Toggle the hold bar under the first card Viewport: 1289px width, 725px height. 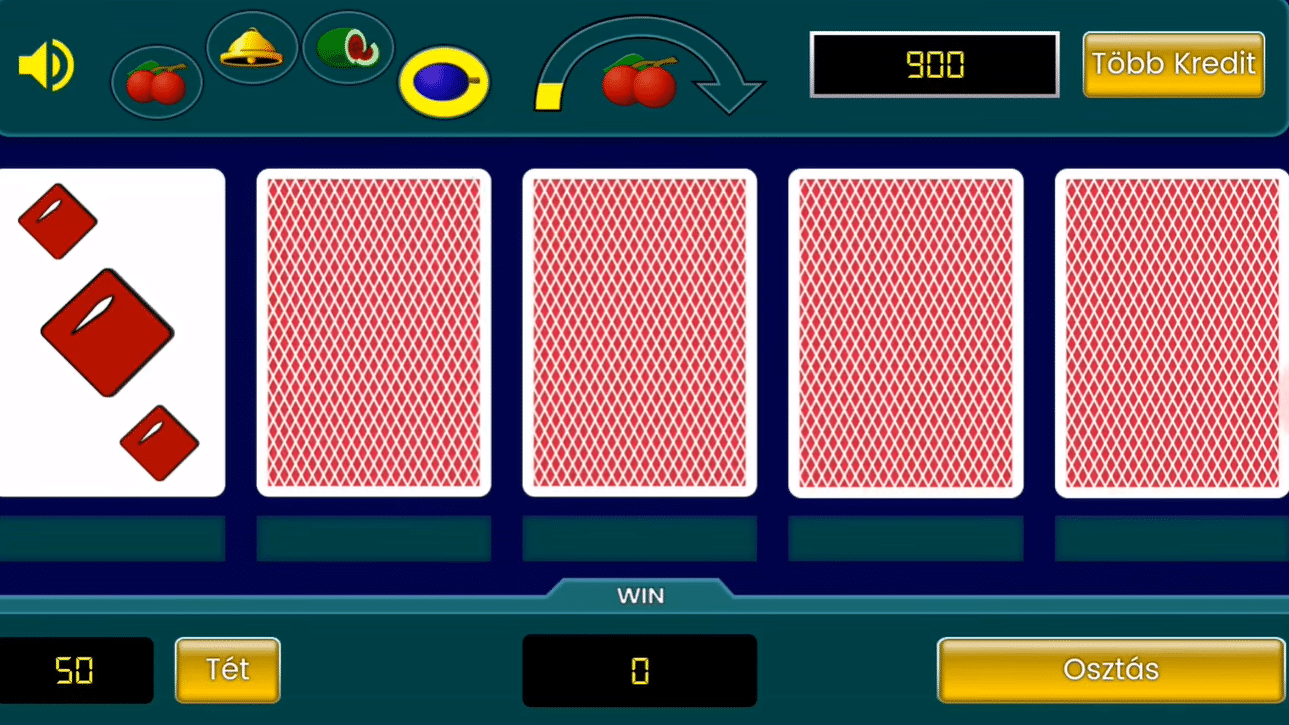(112, 538)
